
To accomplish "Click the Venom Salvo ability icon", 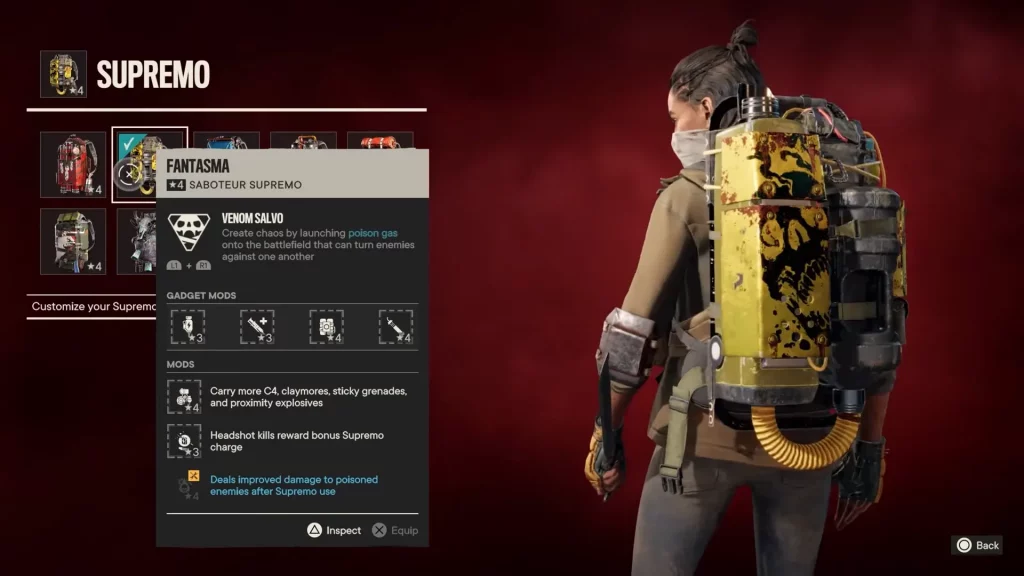I will (x=188, y=231).
